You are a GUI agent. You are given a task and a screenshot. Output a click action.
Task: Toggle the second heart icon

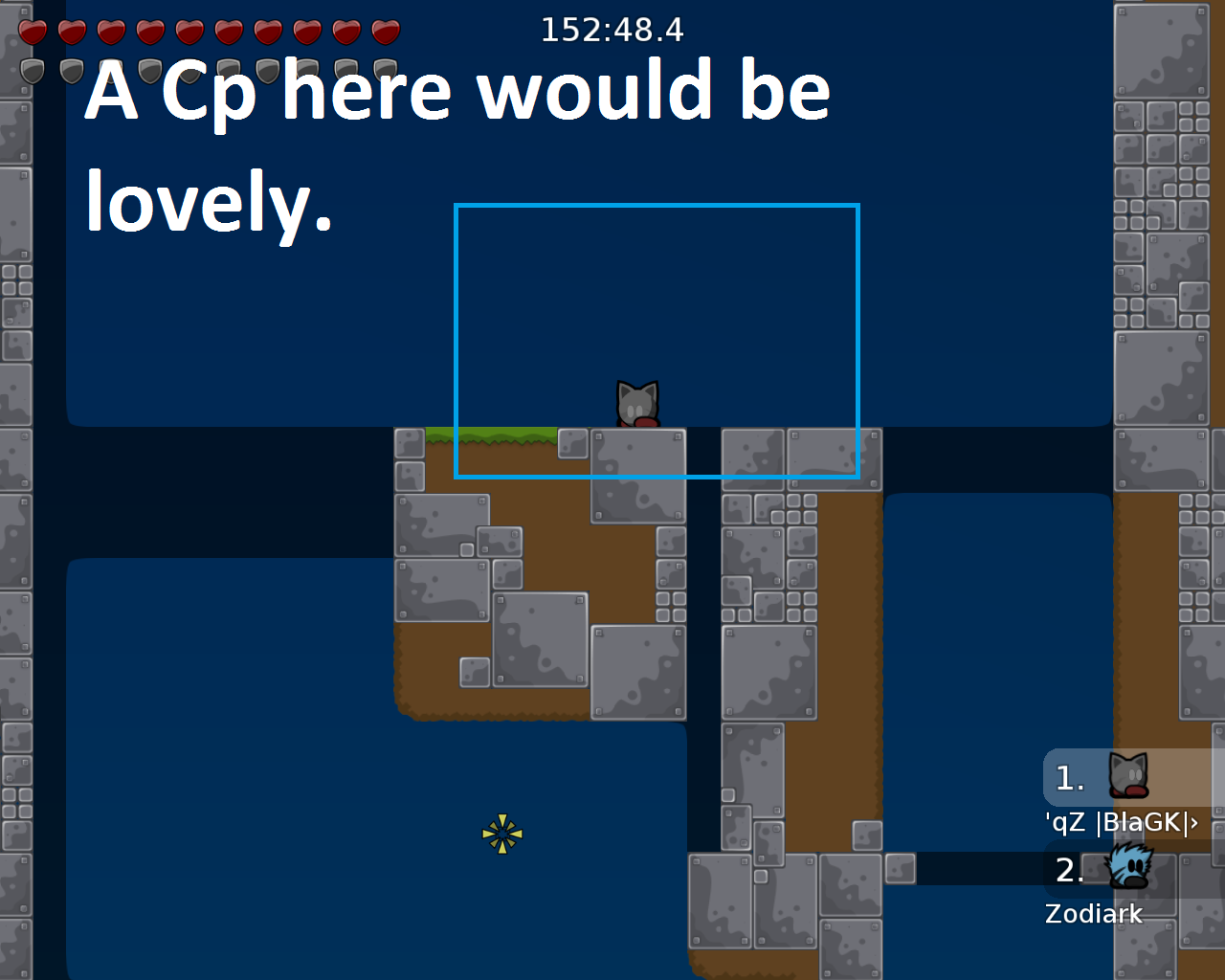coord(70,31)
